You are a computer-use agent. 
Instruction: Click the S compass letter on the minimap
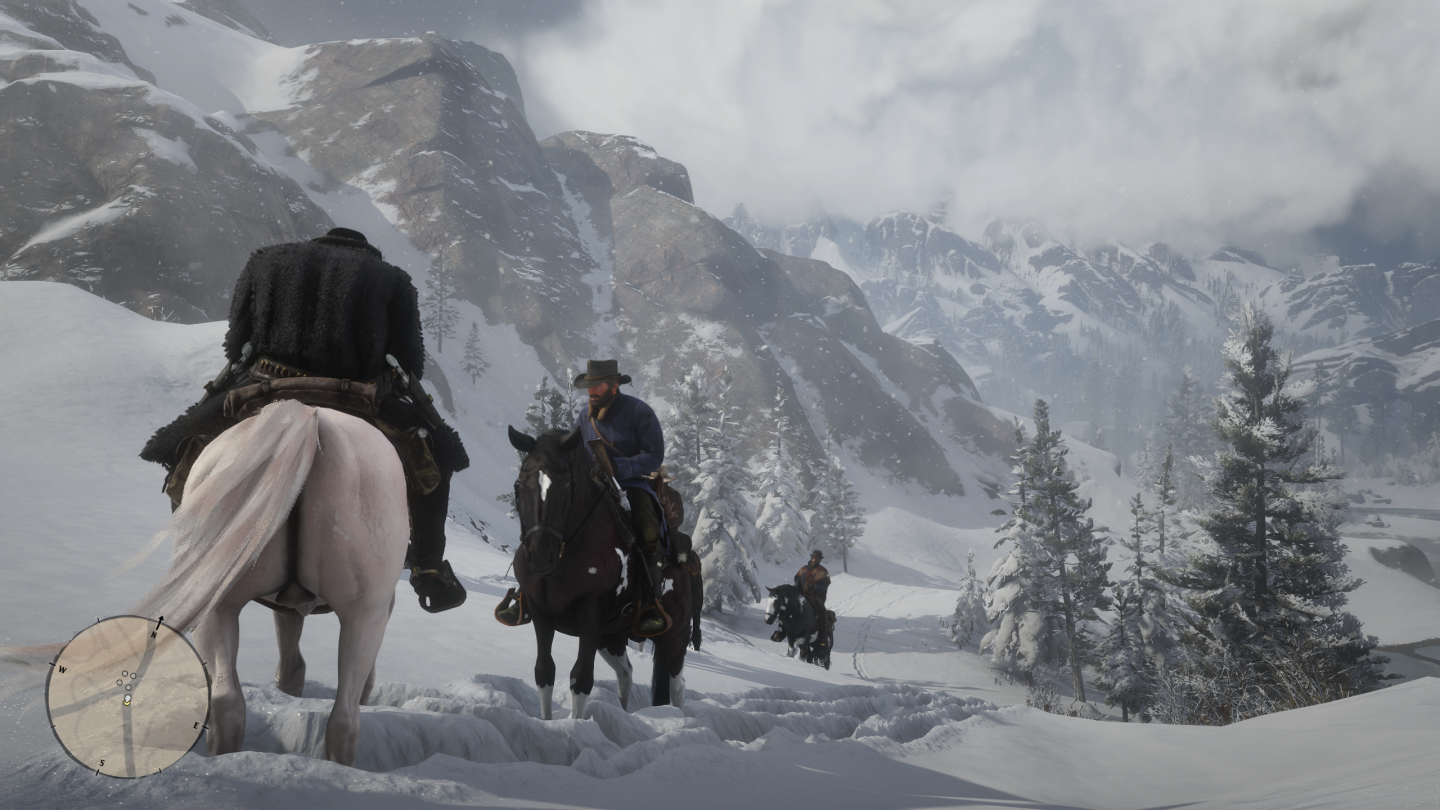(x=102, y=763)
